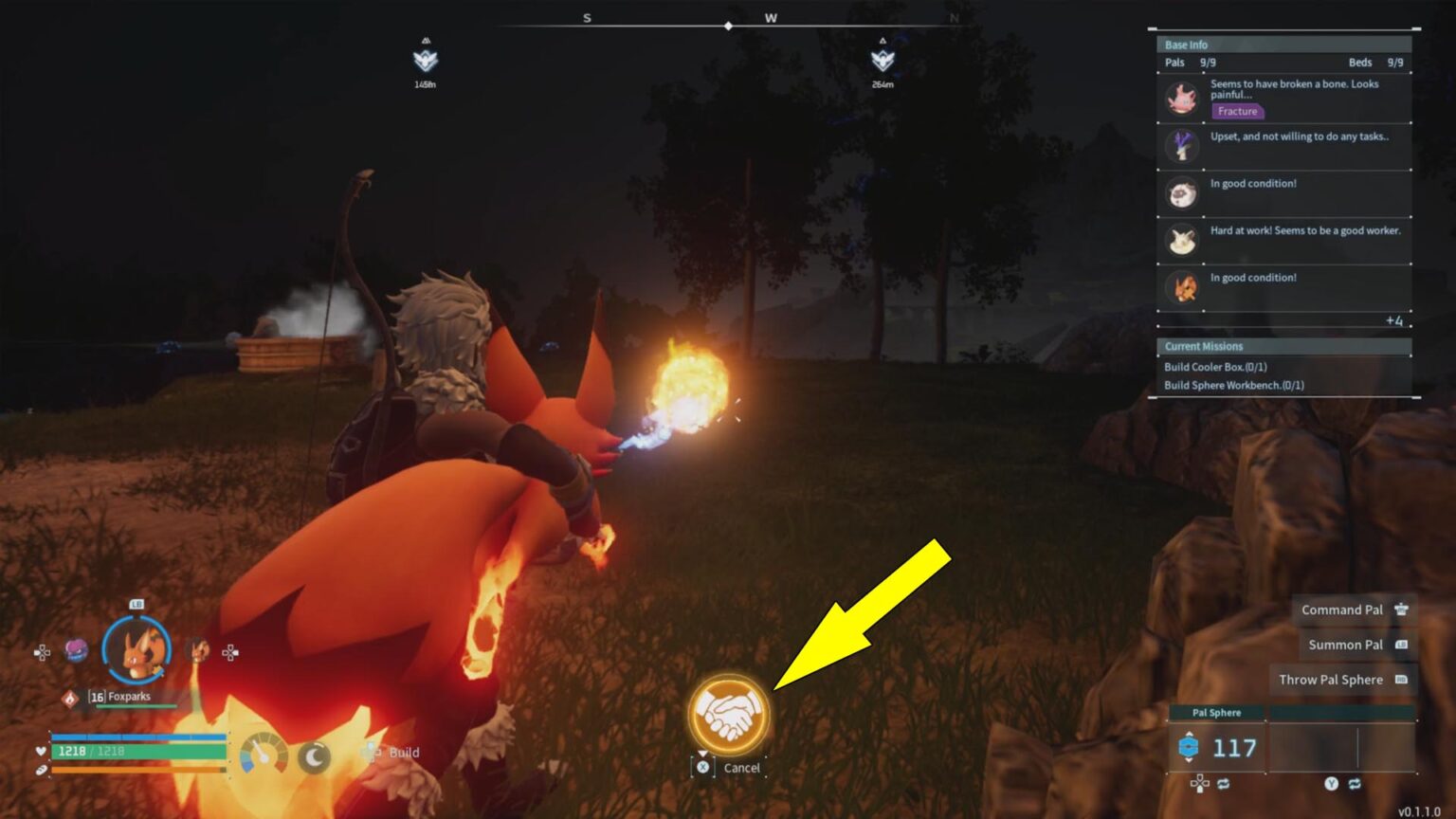Select the Pal Sphere ammo tab

[x=1216, y=713]
